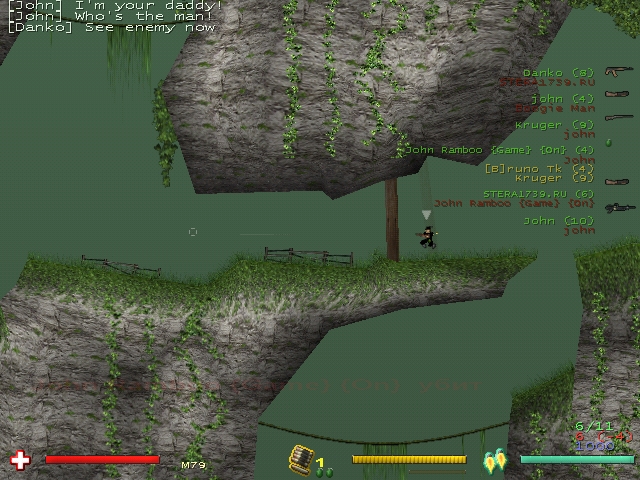The width and height of the screenshot is (640, 480).
Task: Click the red cross health icon
Action: [19, 460]
